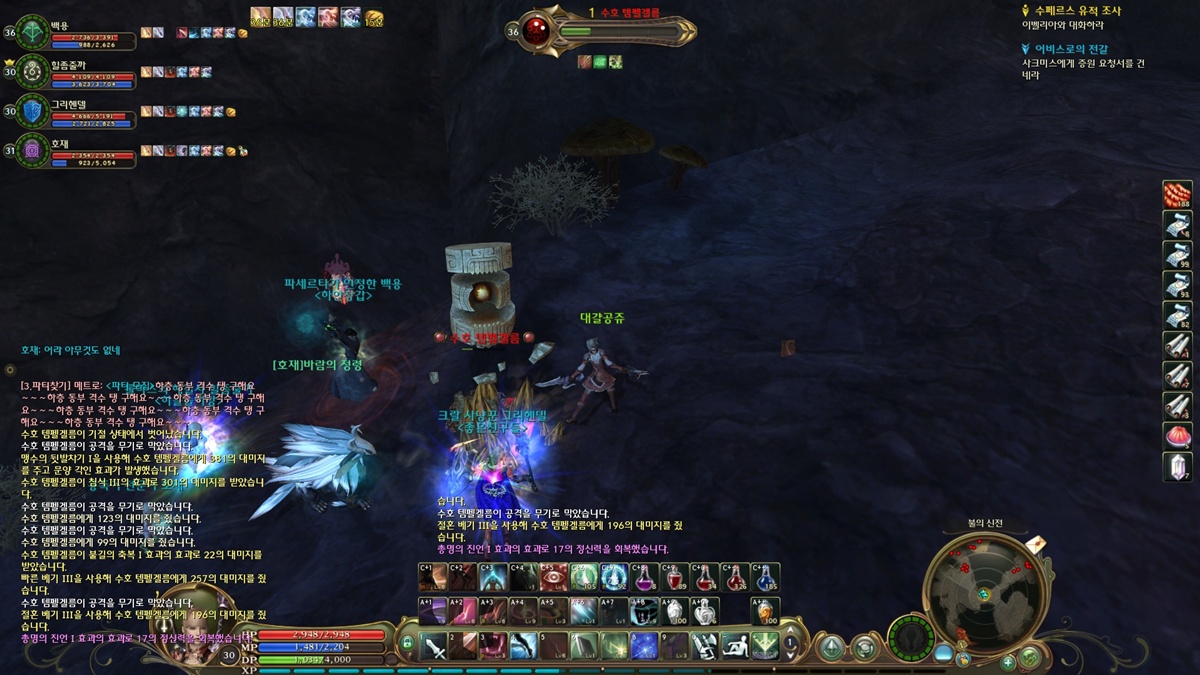Use the purple potion in the top hotbar row
Screen dimensions: 1200x675
click(646, 577)
